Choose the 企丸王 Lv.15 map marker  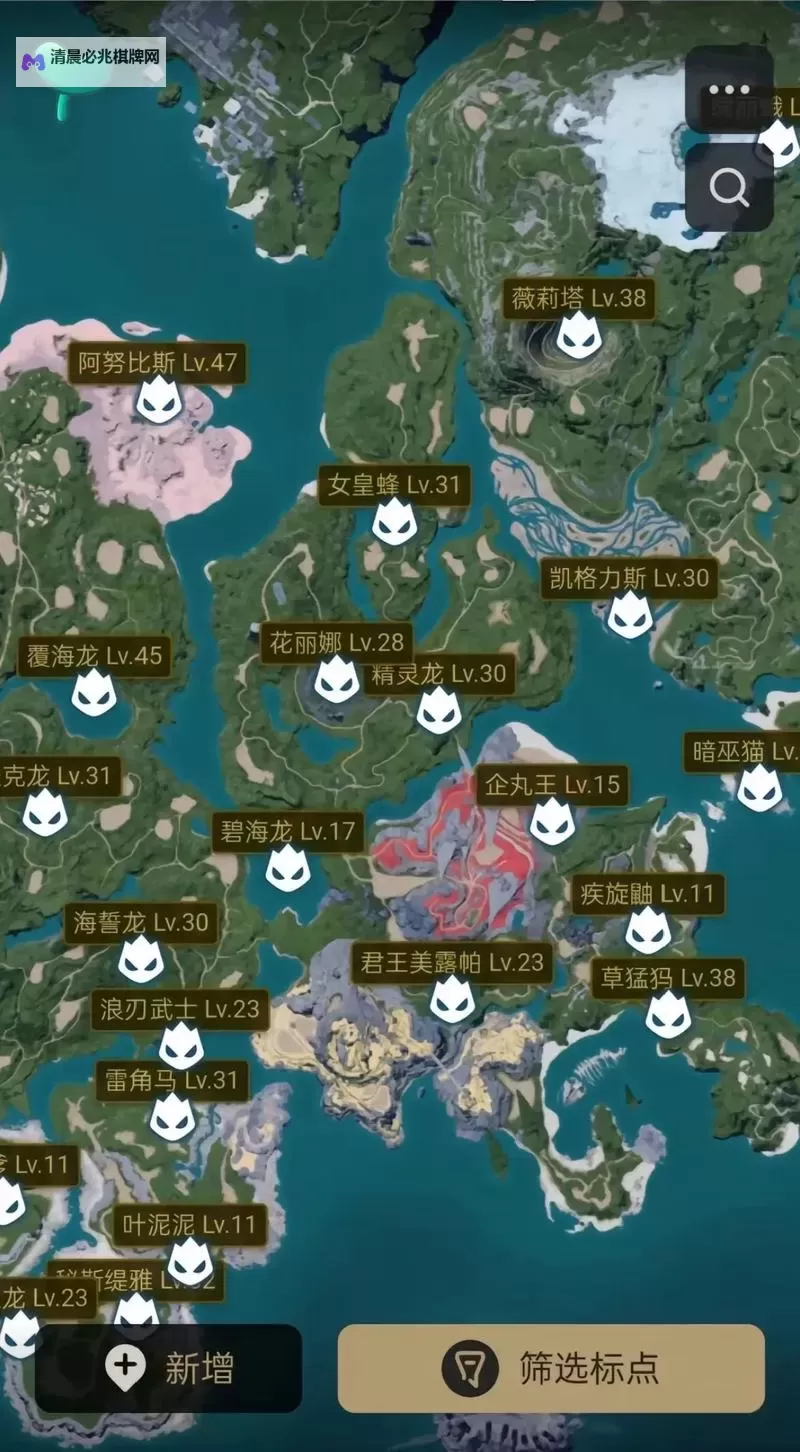click(552, 820)
